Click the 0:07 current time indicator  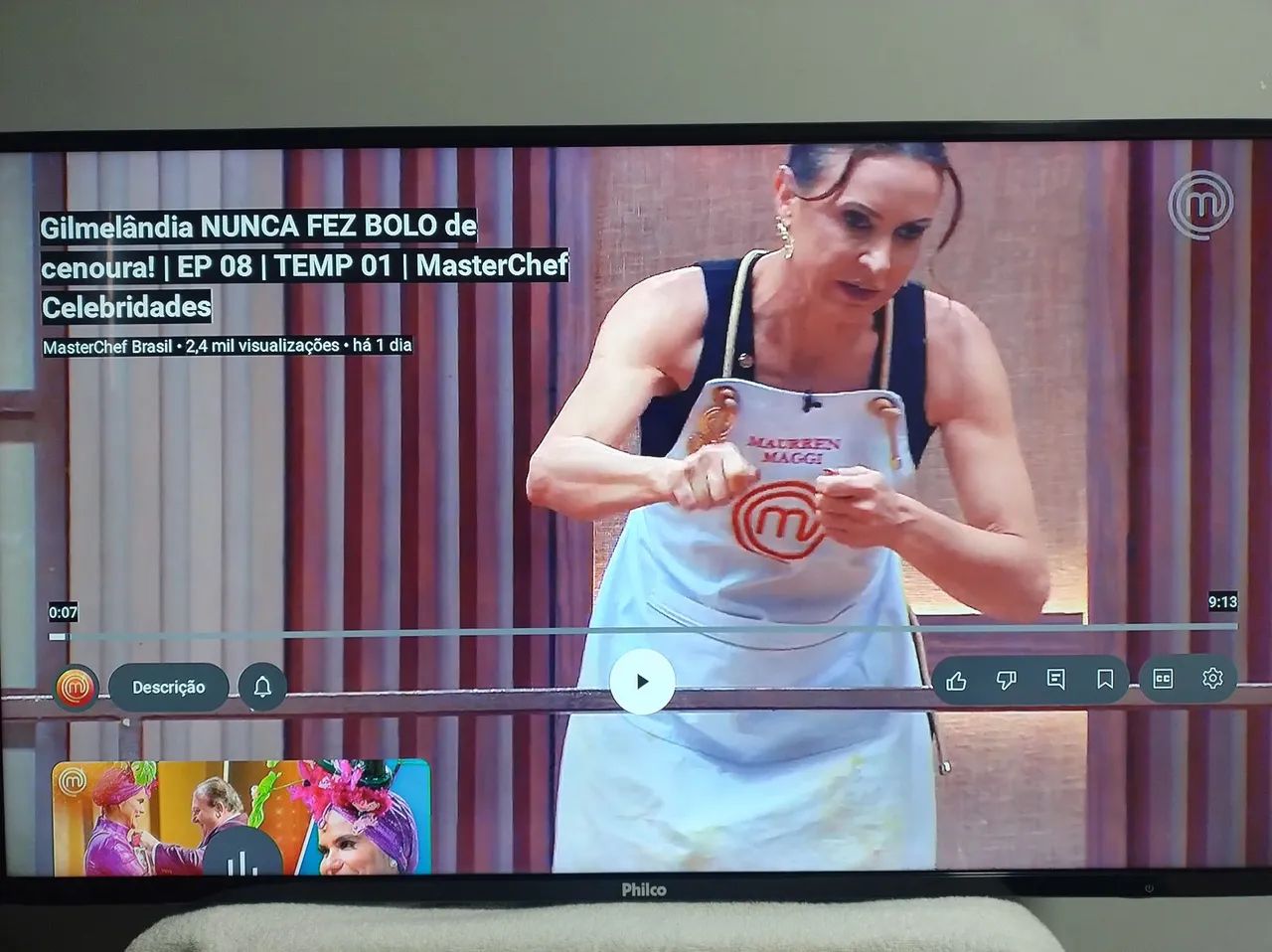(61, 614)
